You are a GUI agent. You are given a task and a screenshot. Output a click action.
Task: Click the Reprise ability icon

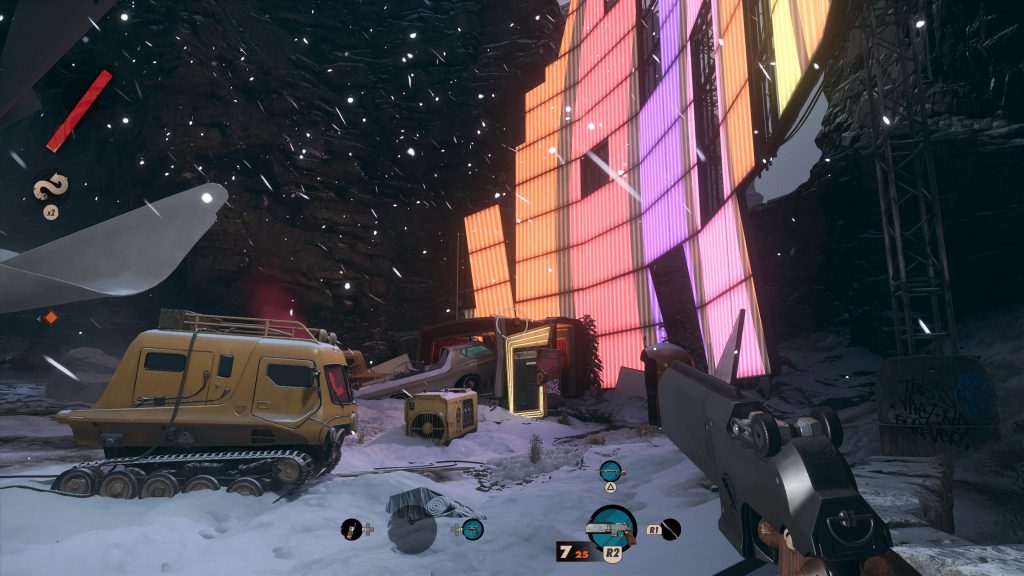click(x=48, y=188)
